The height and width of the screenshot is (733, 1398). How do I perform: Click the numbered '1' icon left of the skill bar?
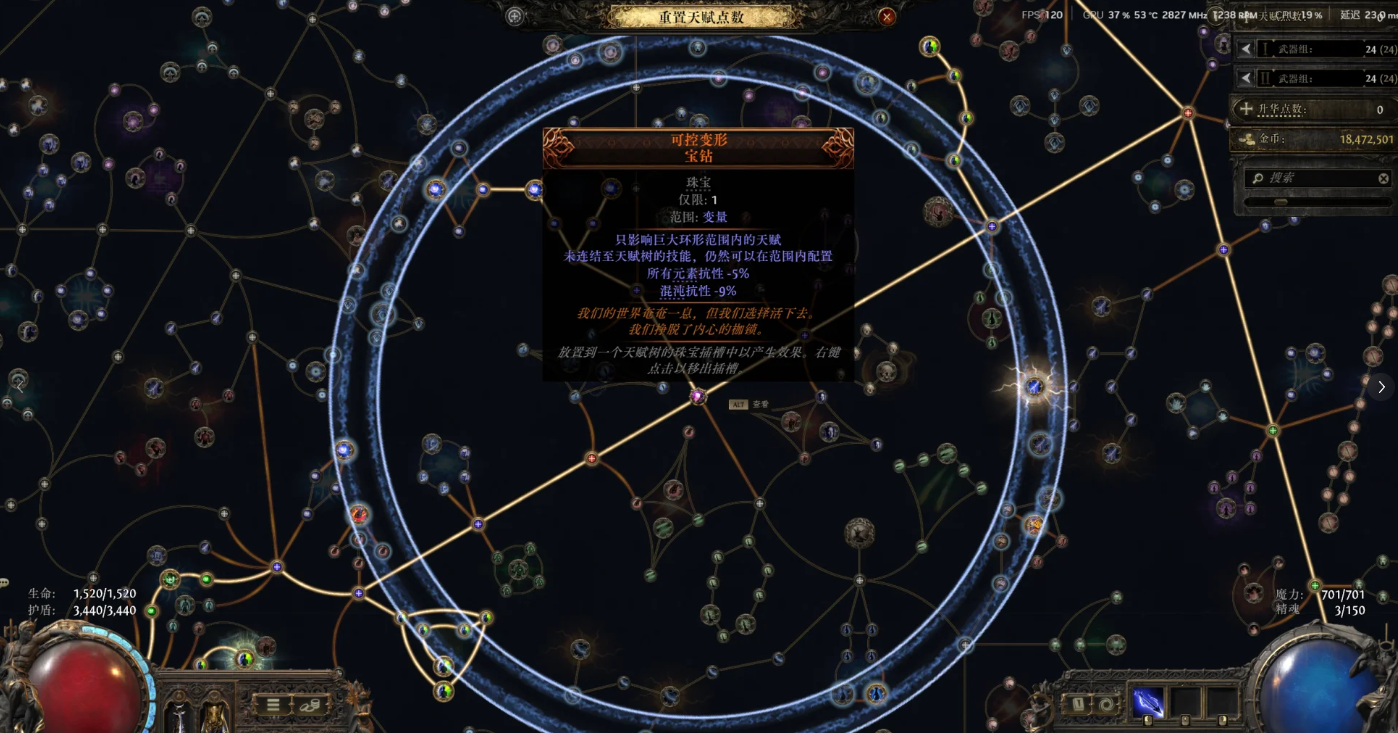(1077, 703)
